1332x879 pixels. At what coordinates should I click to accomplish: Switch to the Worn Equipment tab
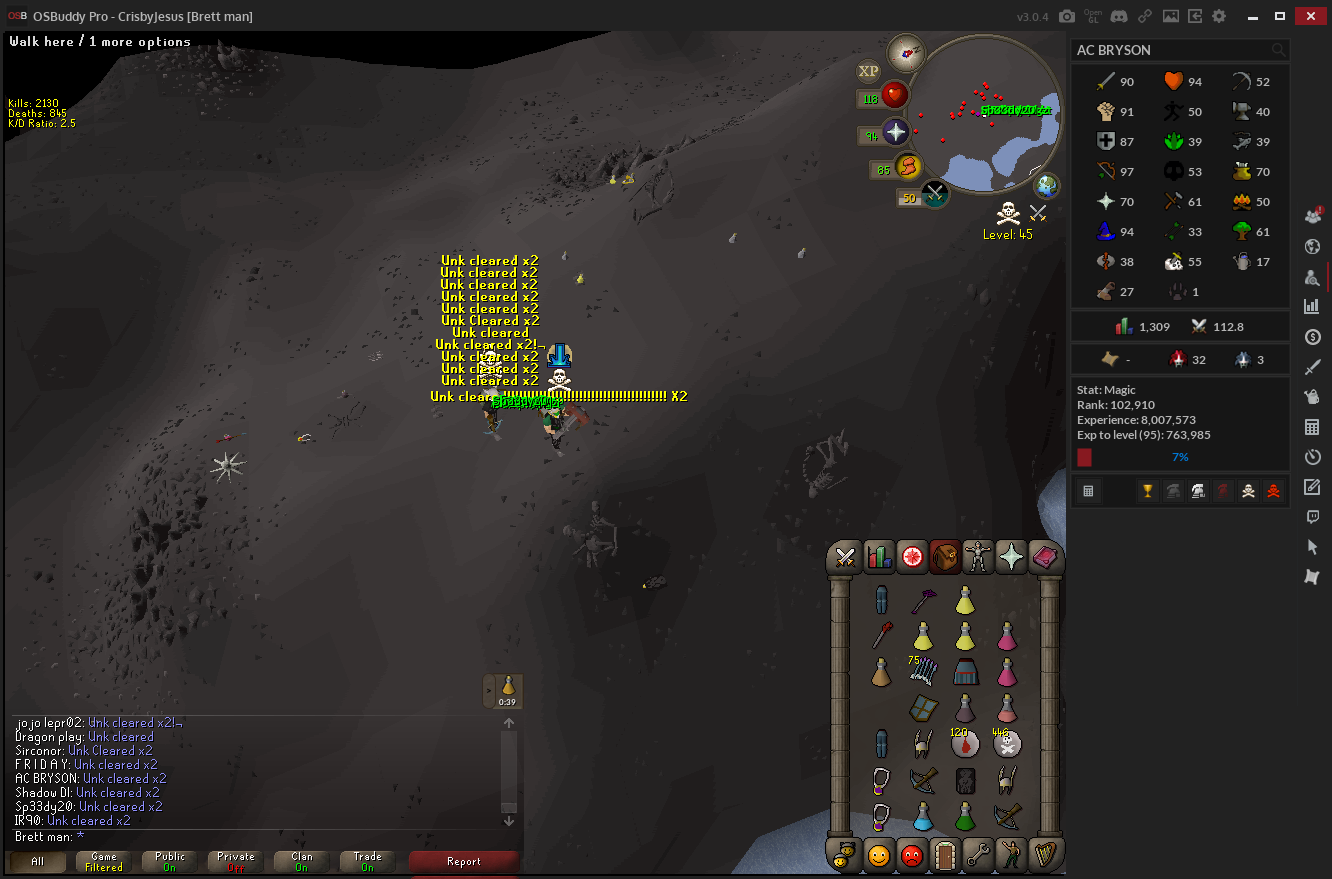point(978,557)
